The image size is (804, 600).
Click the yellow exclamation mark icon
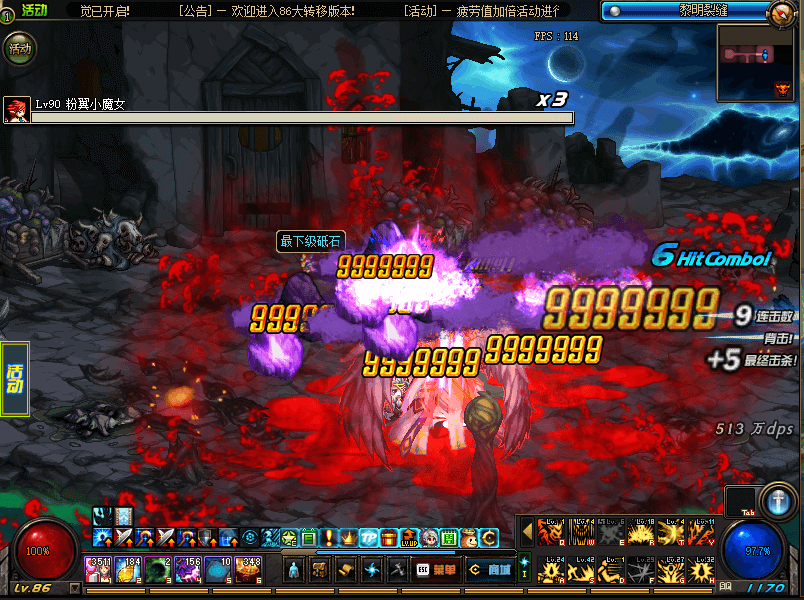point(328,538)
